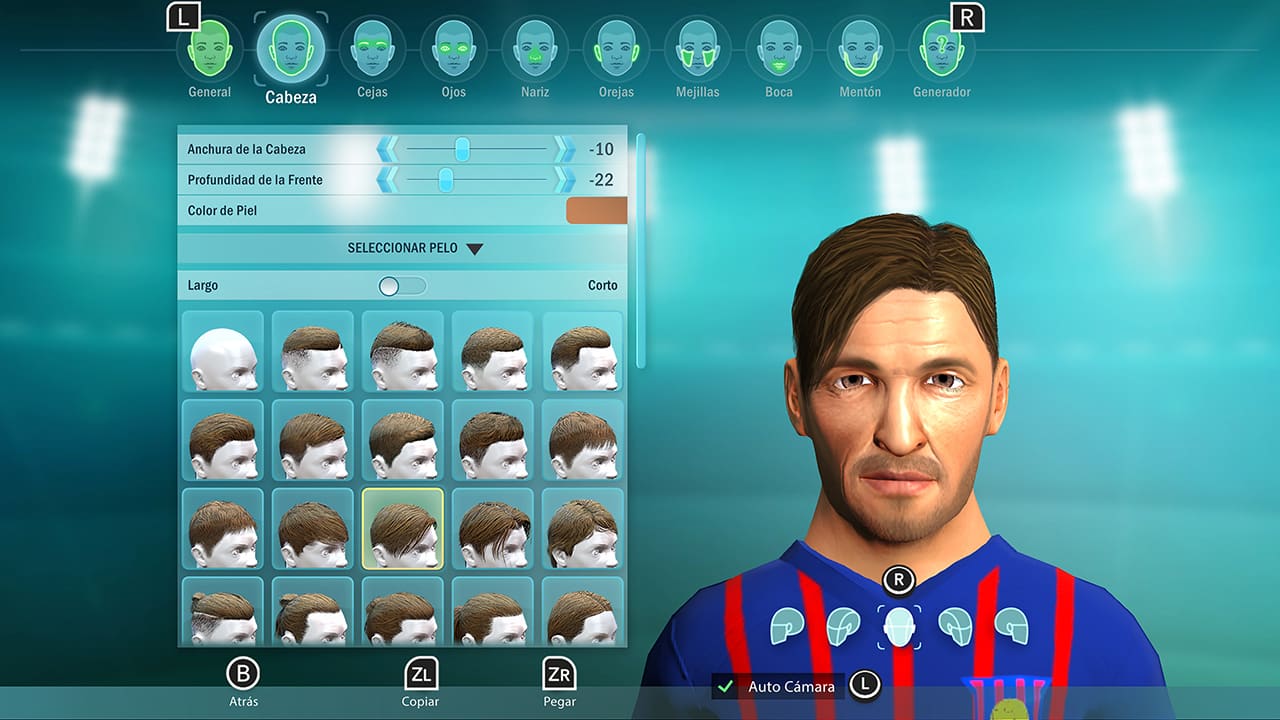Open the Generador random face icon
Viewport: 1280px width, 720px height.
[941, 47]
